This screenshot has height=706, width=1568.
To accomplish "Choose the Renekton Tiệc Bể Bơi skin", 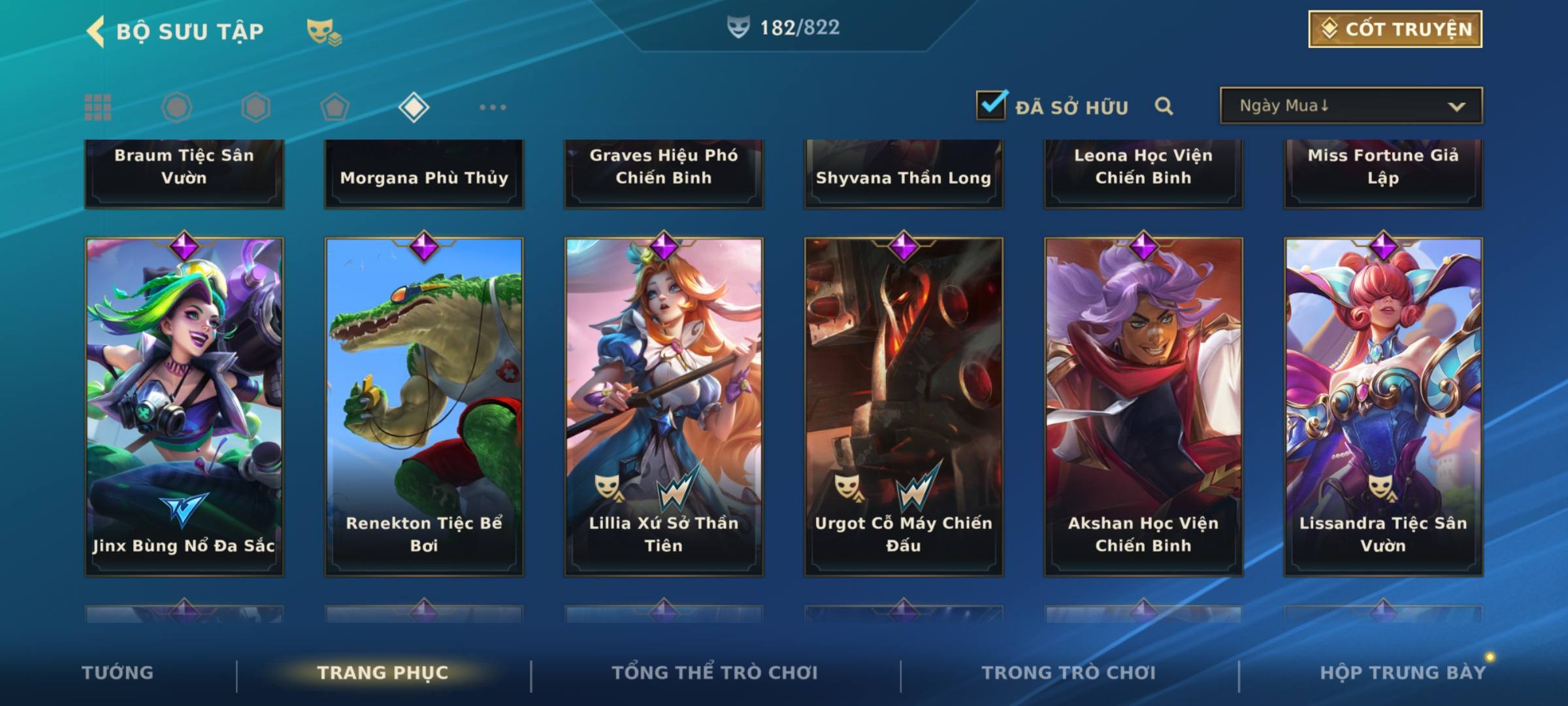I will pyautogui.click(x=424, y=405).
